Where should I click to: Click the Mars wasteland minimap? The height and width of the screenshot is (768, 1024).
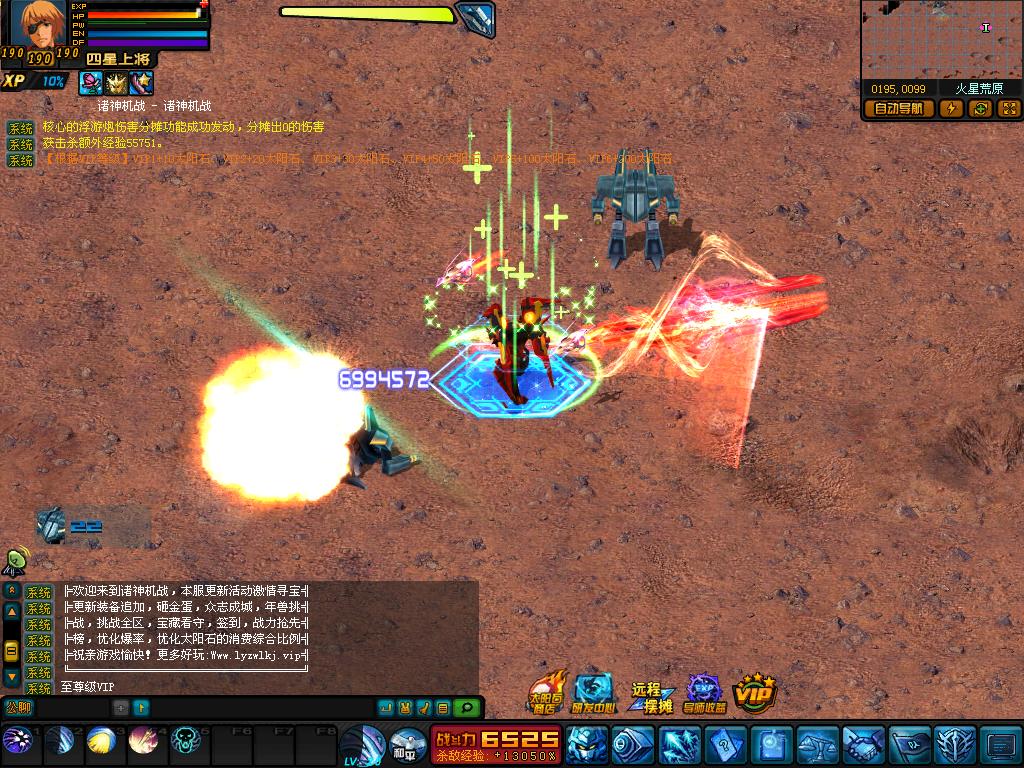941,40
